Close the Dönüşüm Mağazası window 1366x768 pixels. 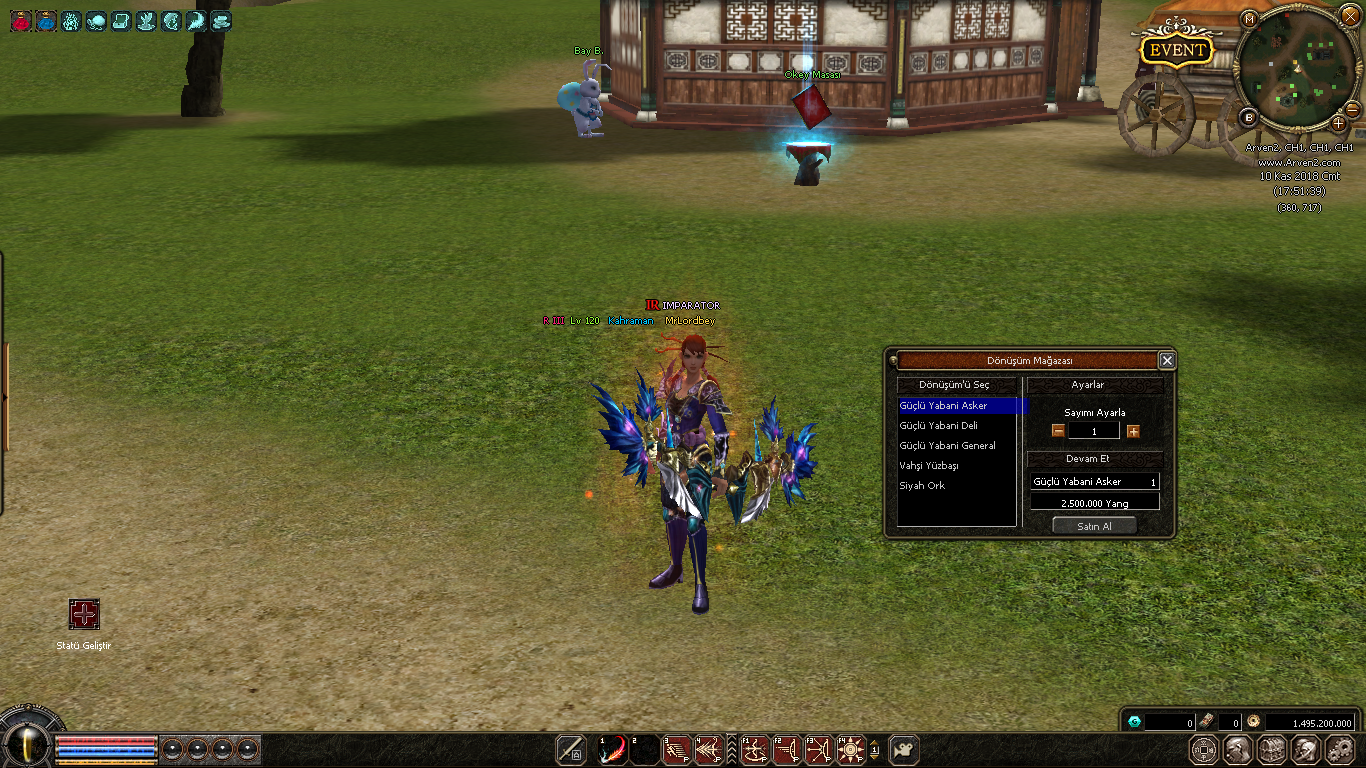click(x=1166, y=361)
